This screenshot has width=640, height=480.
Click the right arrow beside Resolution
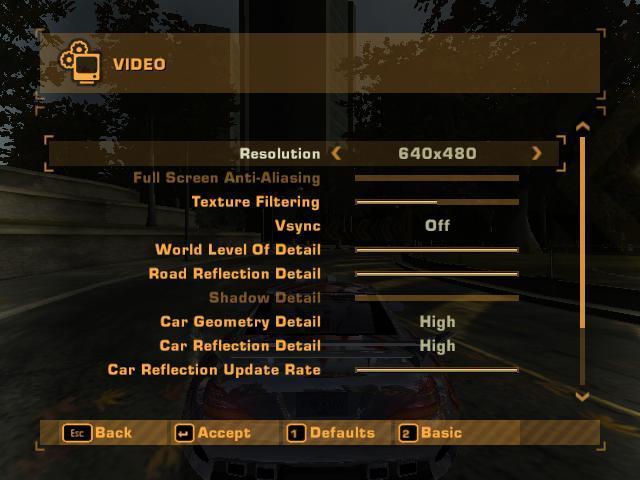coord(537,153)
